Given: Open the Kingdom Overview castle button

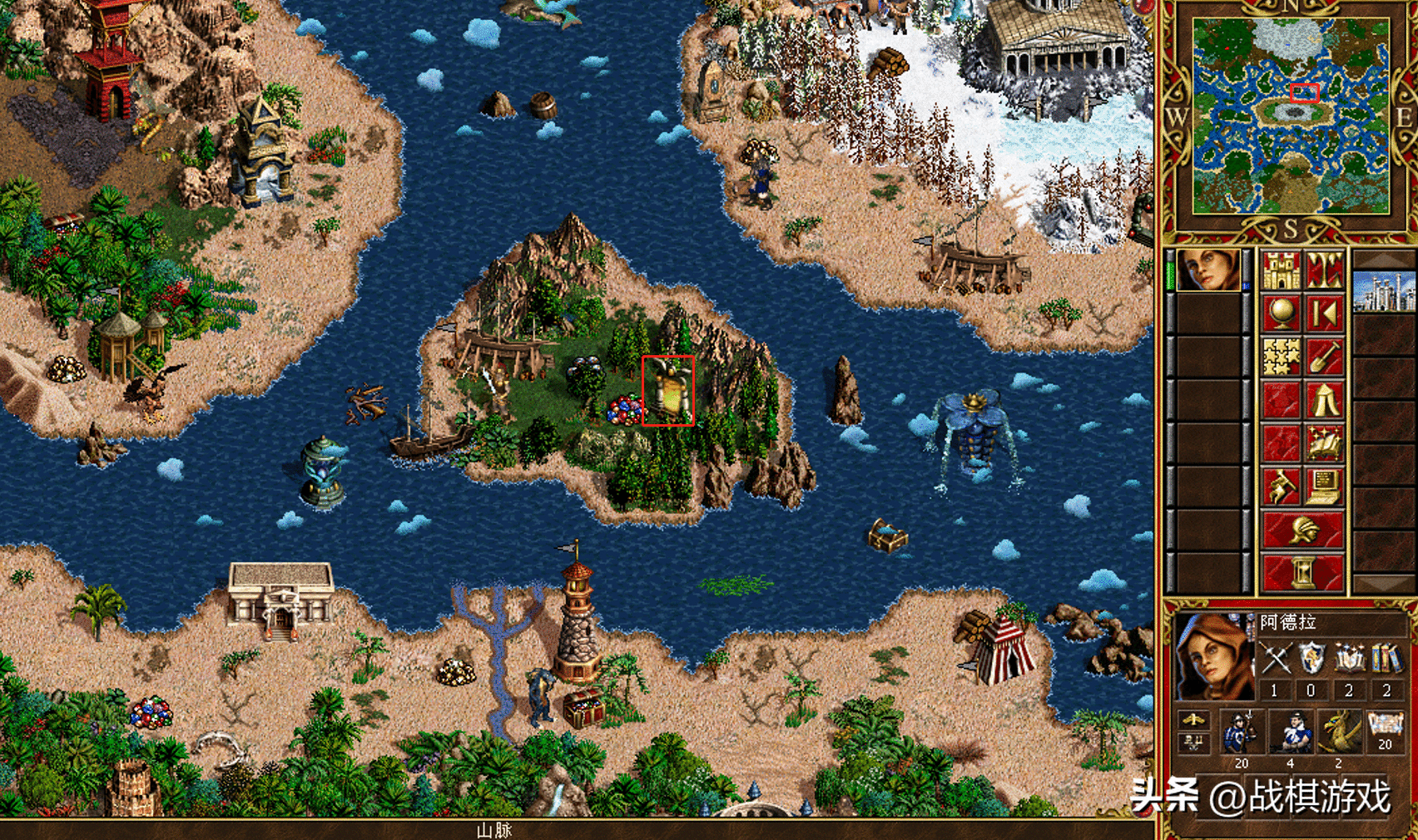Looking at the screenshot, I should coord(1282,270).
